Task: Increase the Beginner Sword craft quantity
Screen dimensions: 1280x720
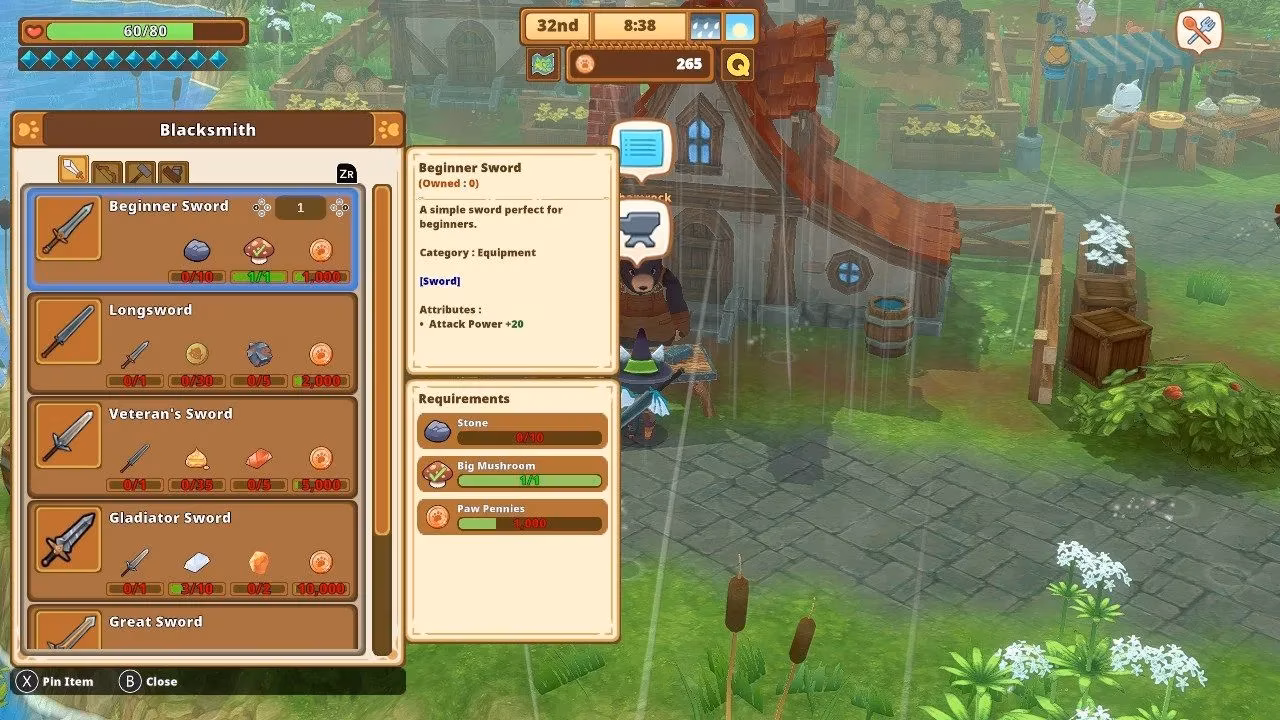Action: [x=340, y=208]
